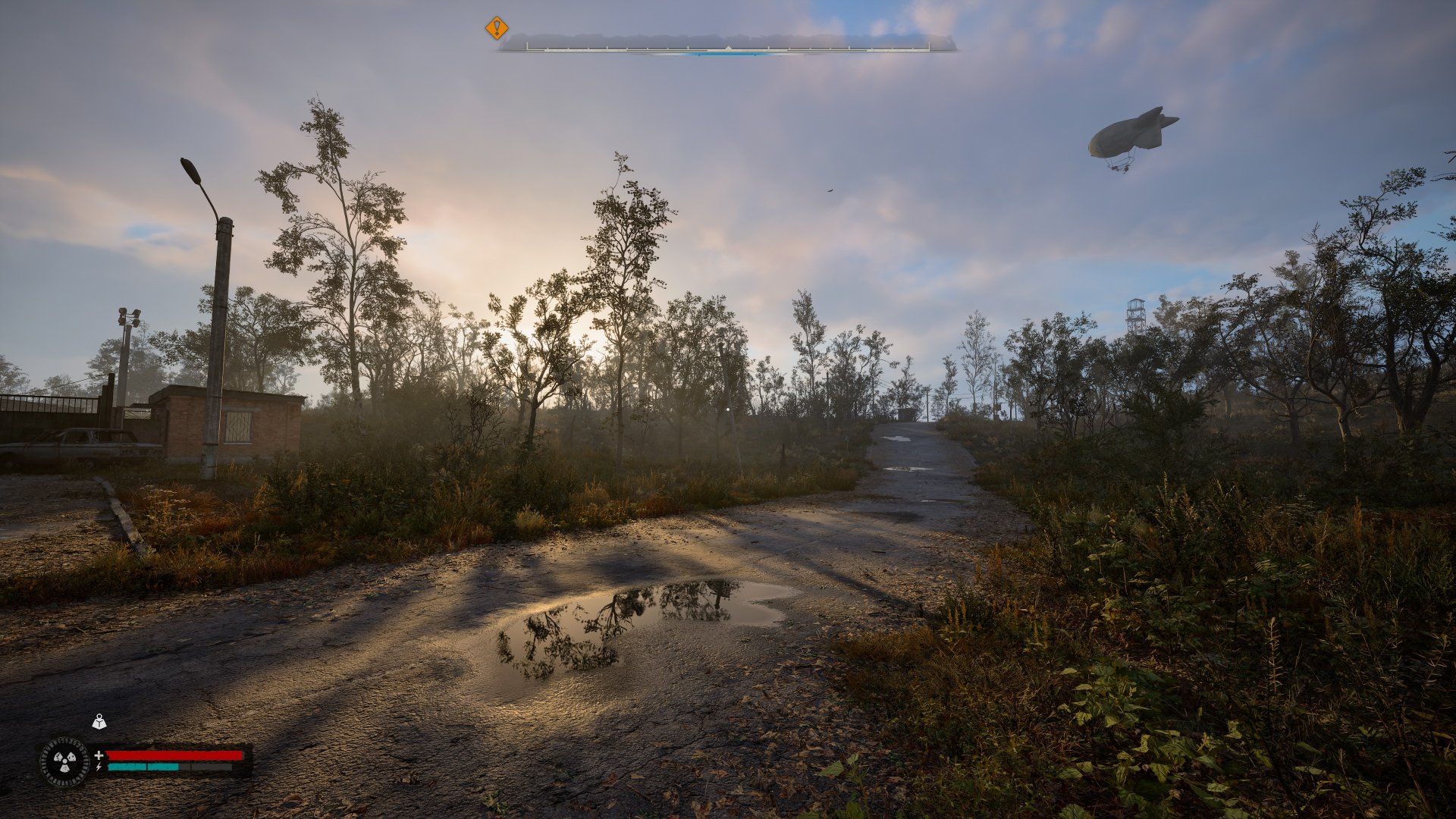Viewport: 1456px width, 819px height.
Task: Click the carry weight icon
Action: (99, 722)
